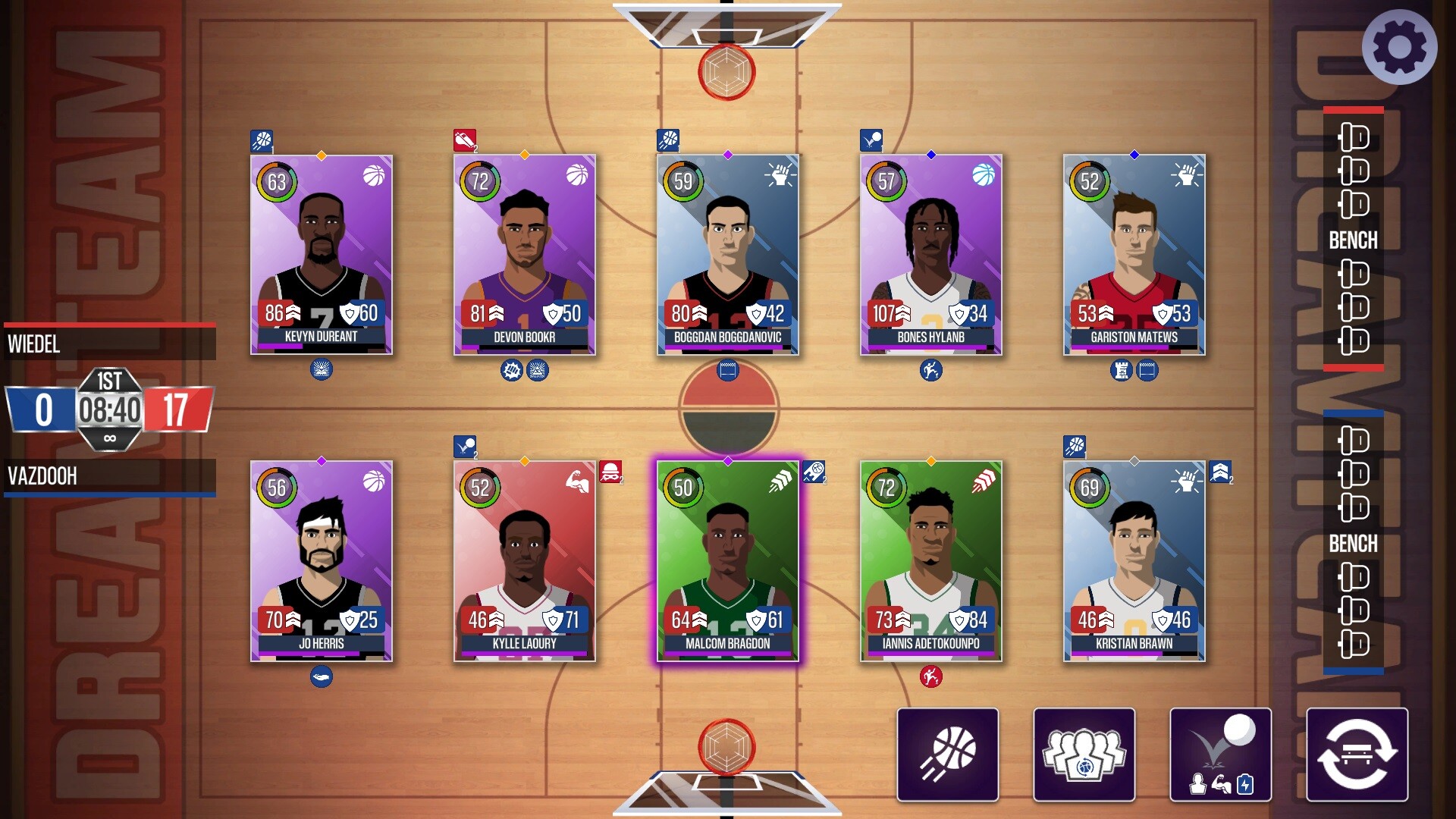Tap the flaming basketball shoot button
1456x819 pixels.
[947, 753]
